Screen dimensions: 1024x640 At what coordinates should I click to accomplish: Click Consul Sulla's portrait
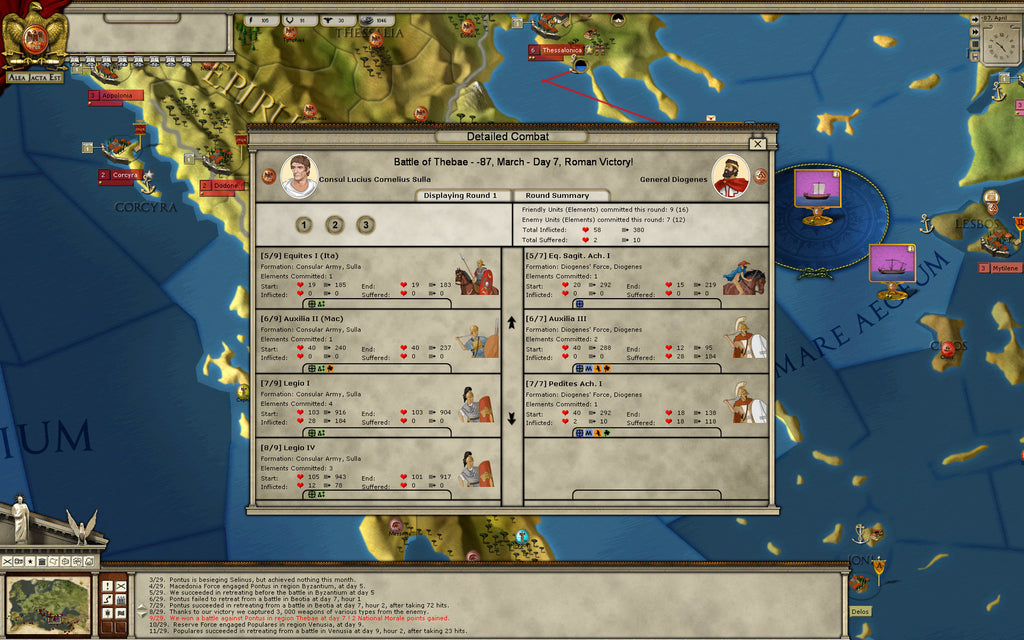298,176
